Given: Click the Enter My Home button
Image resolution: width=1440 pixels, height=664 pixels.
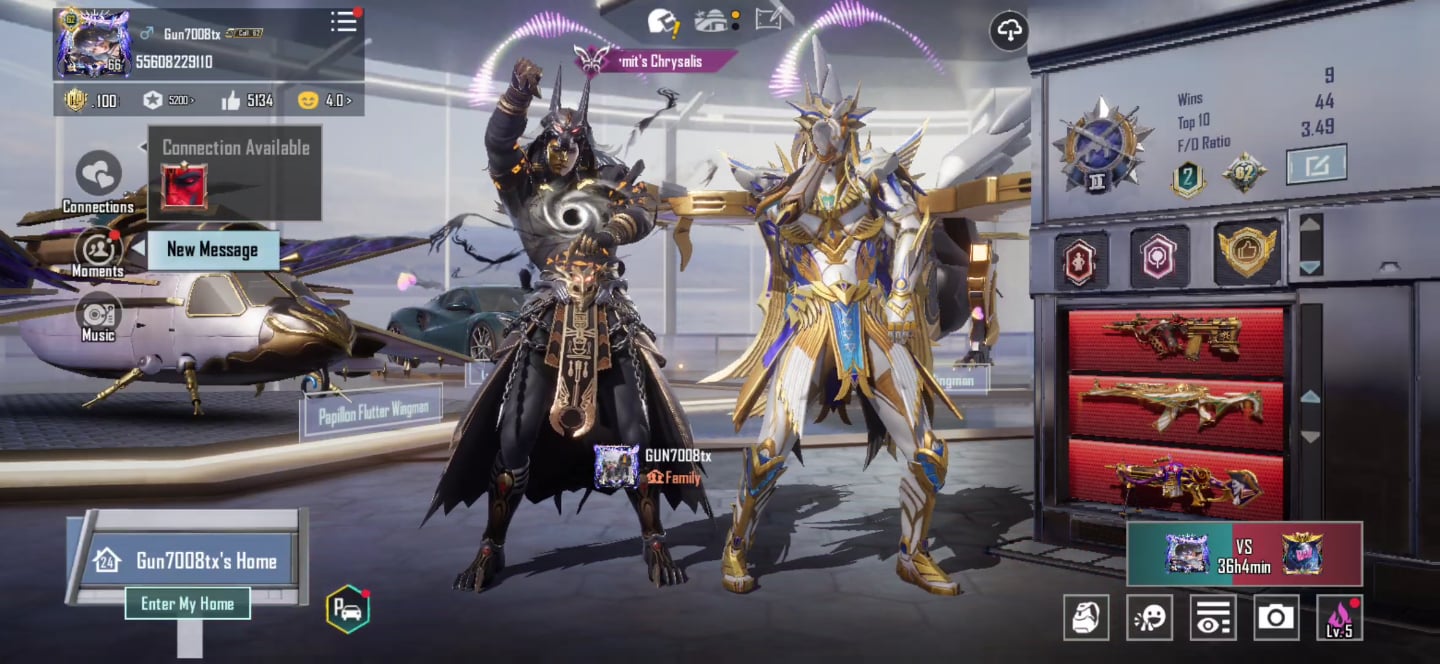Looking at the screenshot, I should point(188,603).
